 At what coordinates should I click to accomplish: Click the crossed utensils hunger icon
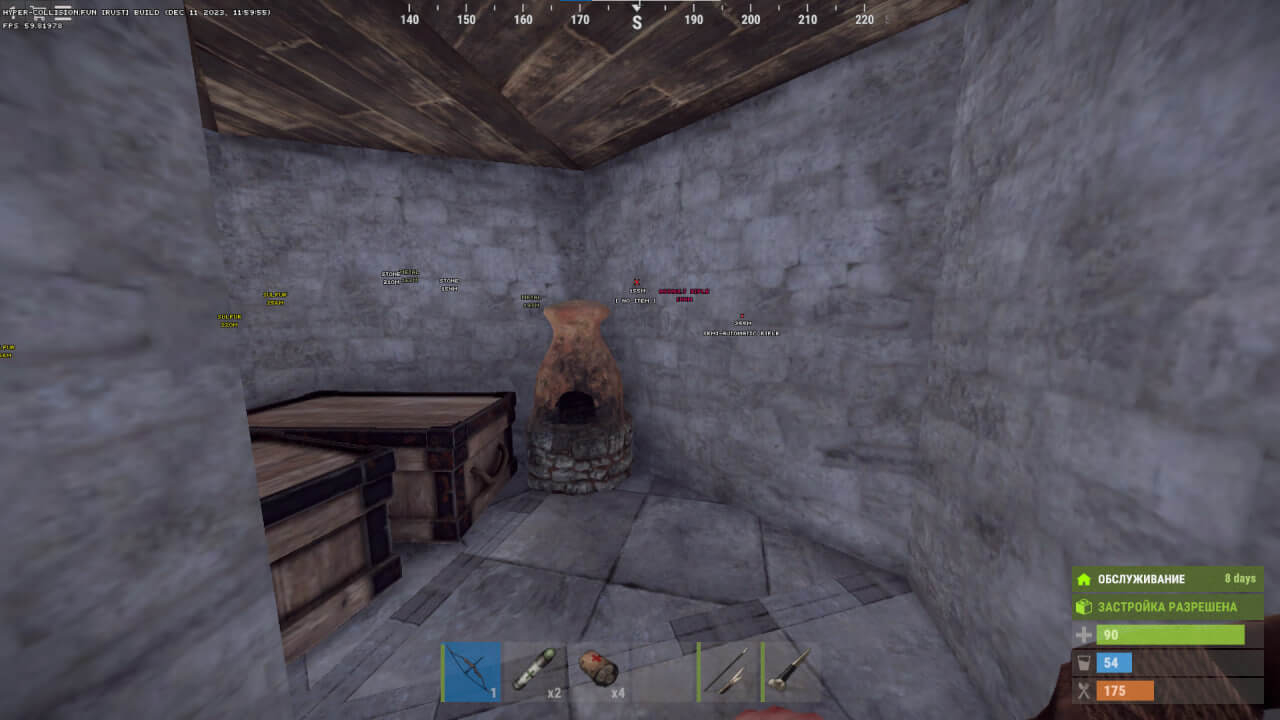1086,690
